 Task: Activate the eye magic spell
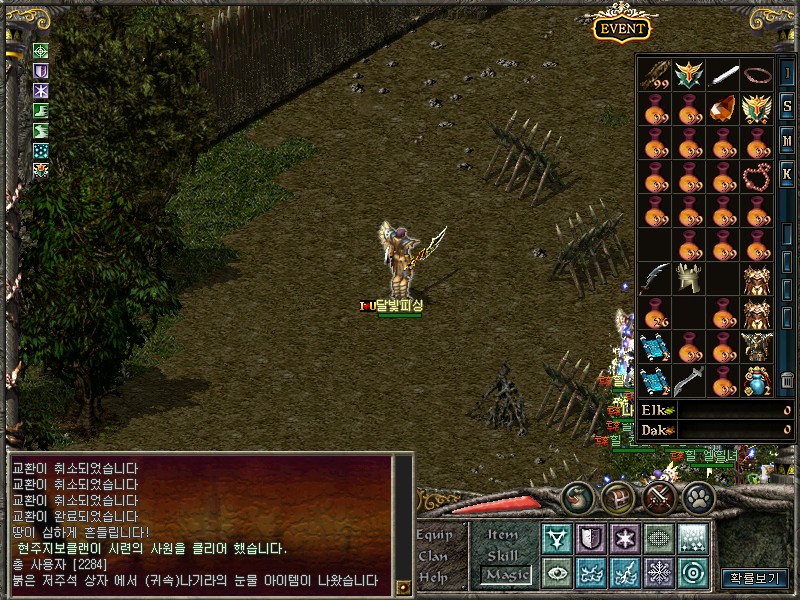[x=557, y=573]
